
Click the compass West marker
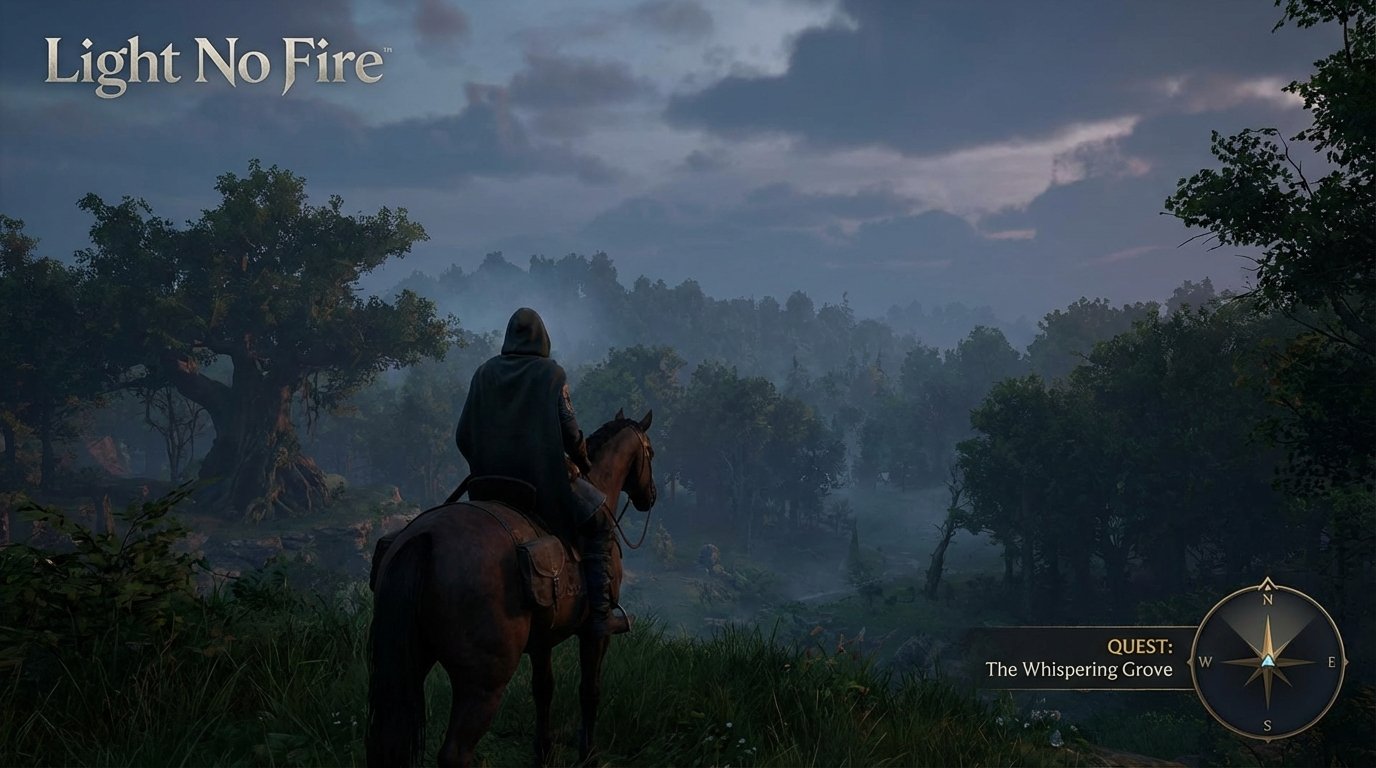[x=1205, y=661]
